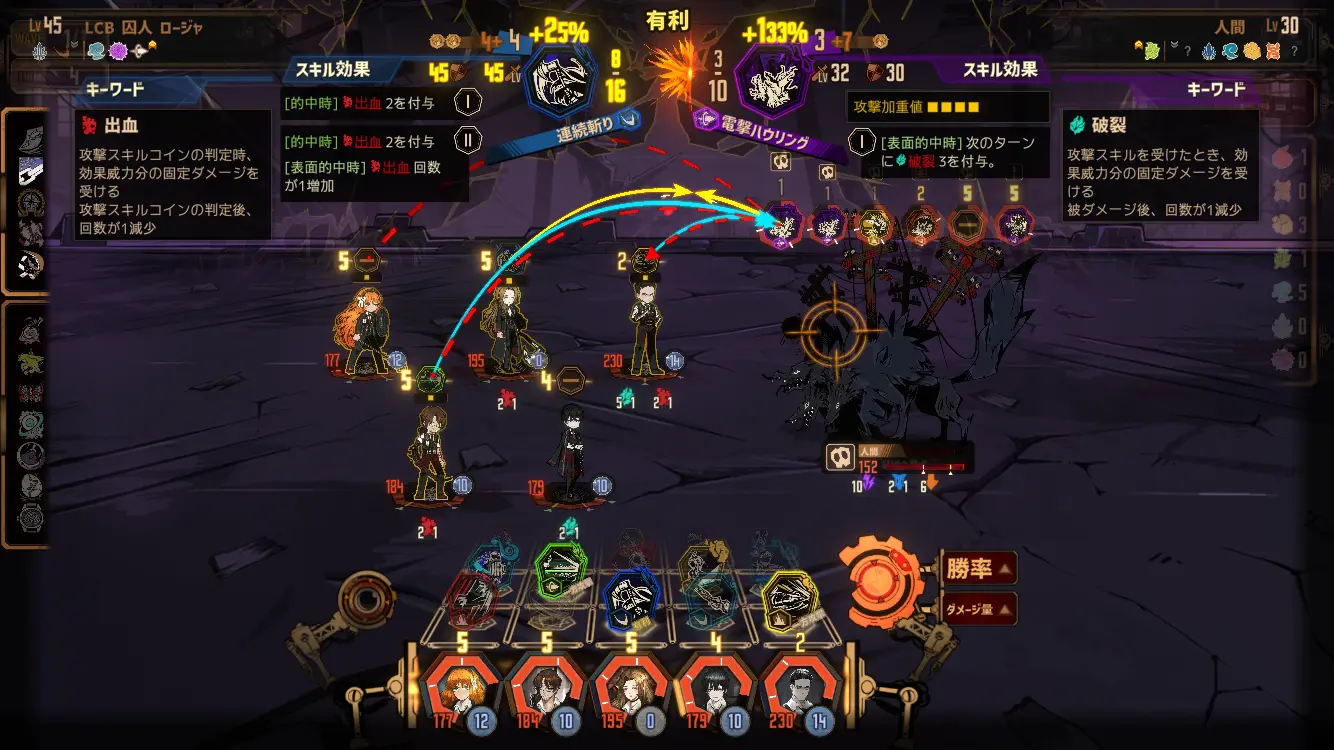This screenshot has width=1334, height=750.
Task: Select the green-bordered skill on the dashboard
Action: tap(560, 570)
